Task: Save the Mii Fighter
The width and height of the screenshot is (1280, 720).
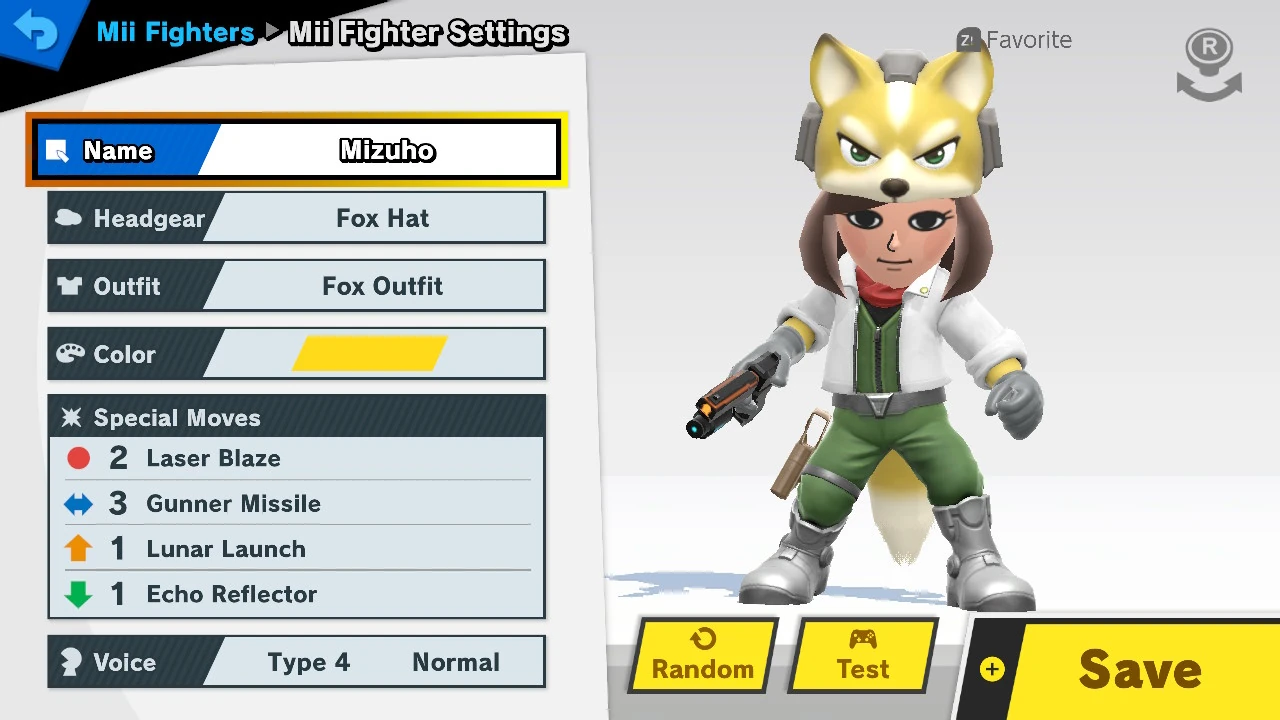Action: tap(1140, 668)
